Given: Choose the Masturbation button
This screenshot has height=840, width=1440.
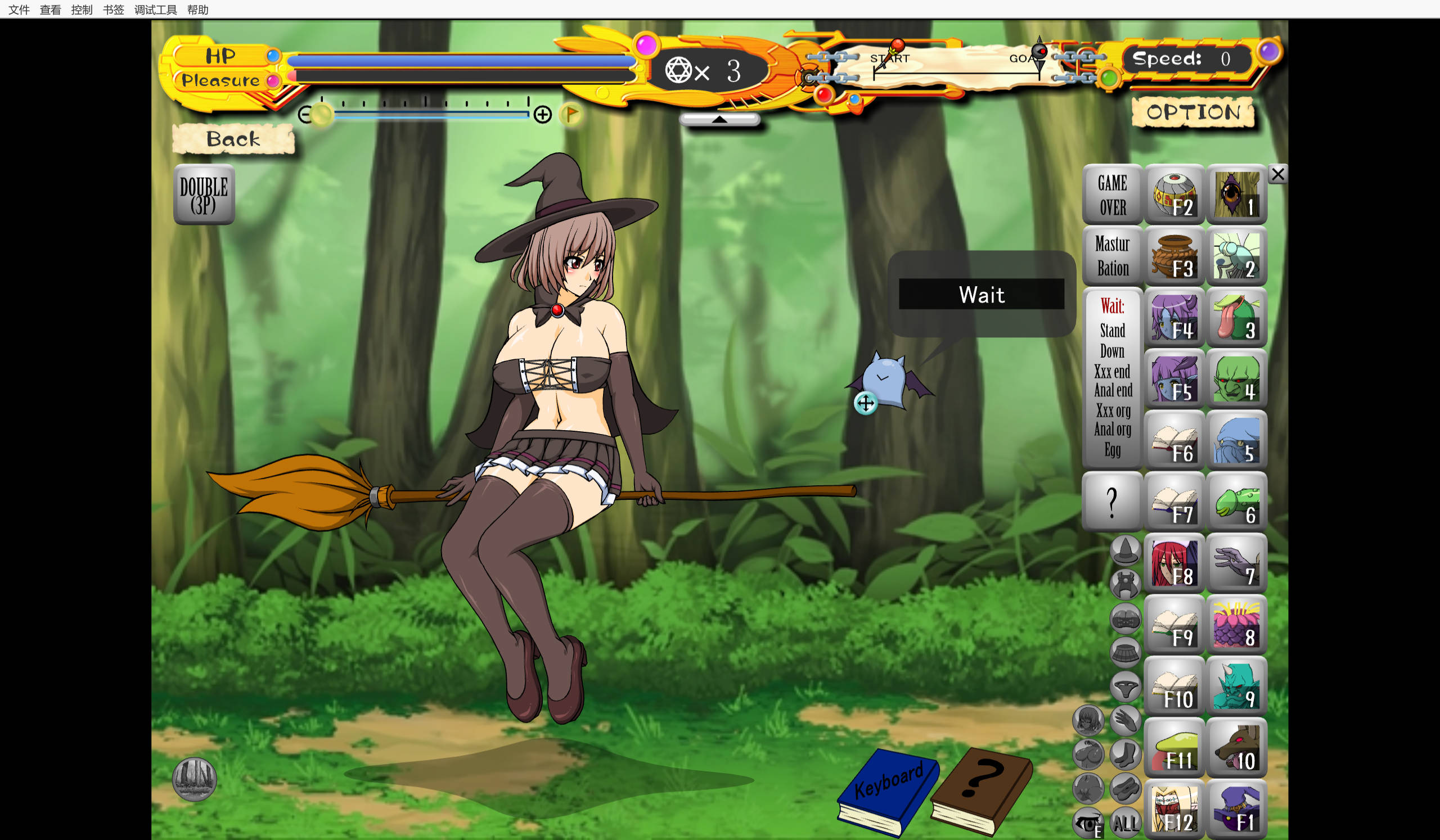Looking at the screenshot, I should click(x=1112, y=256).
